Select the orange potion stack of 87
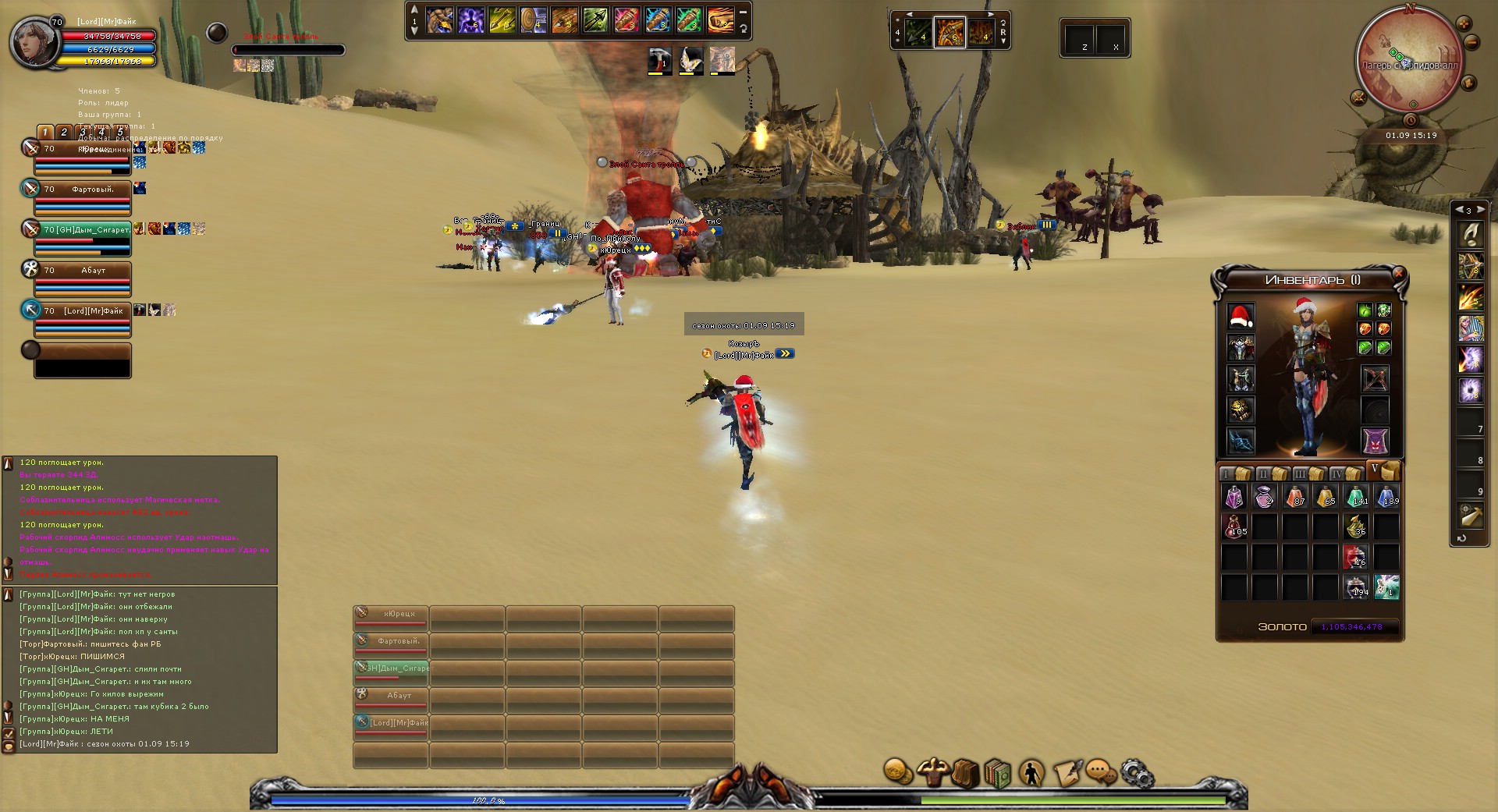 (x=1294, y=496)
